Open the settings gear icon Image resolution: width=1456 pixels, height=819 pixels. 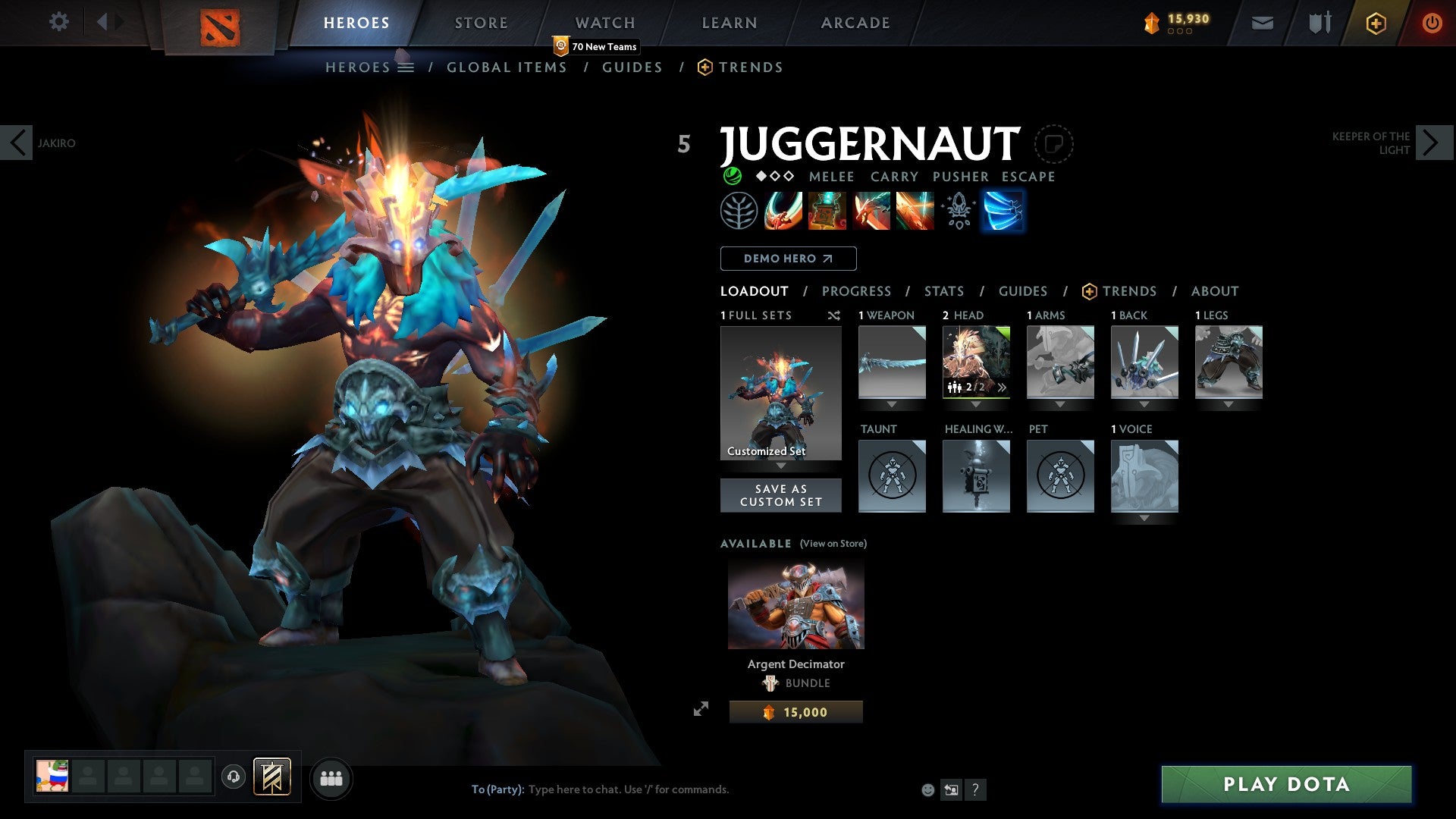(58, 22)
